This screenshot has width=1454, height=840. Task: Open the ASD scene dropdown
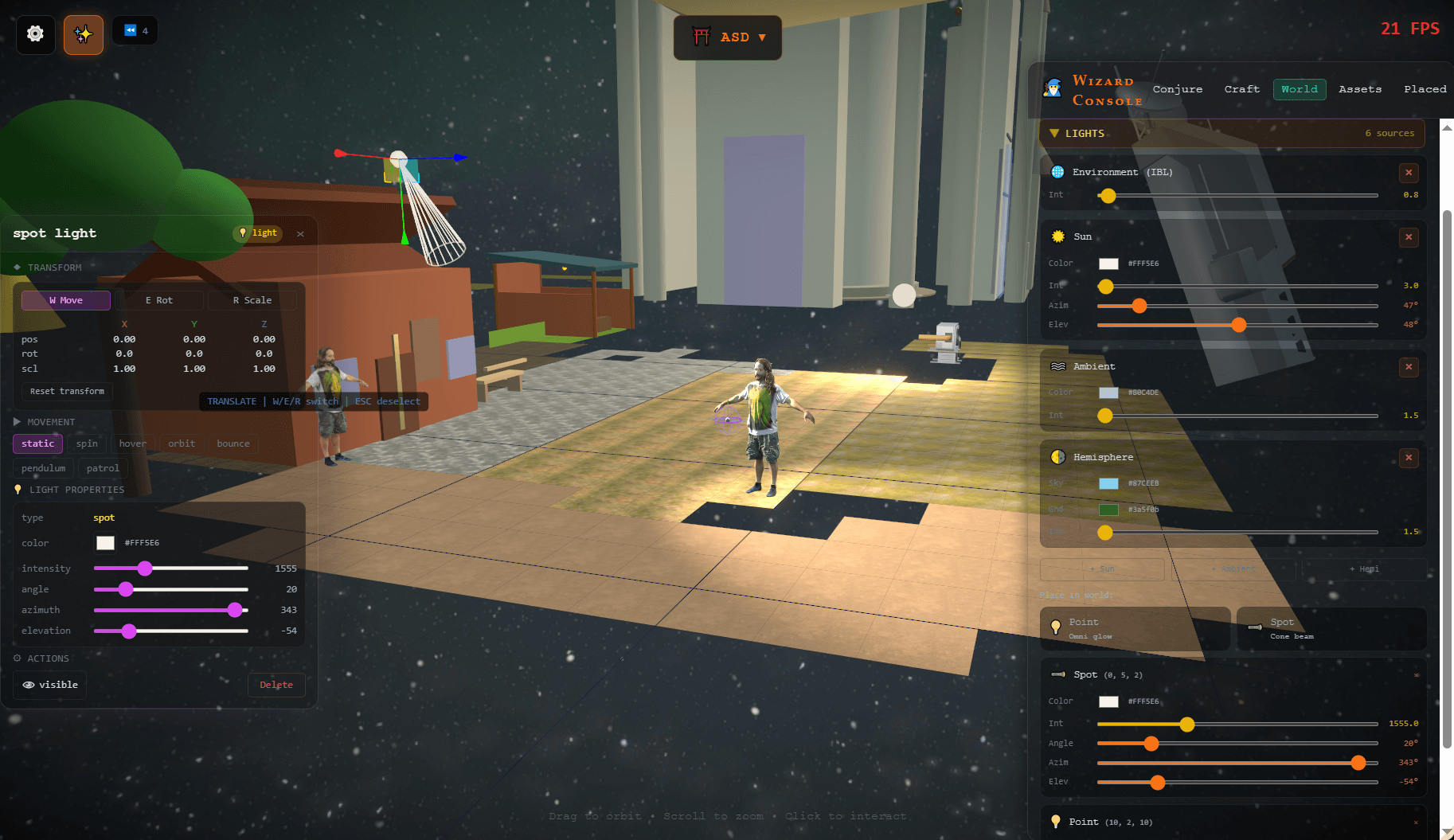click(728, 37)
